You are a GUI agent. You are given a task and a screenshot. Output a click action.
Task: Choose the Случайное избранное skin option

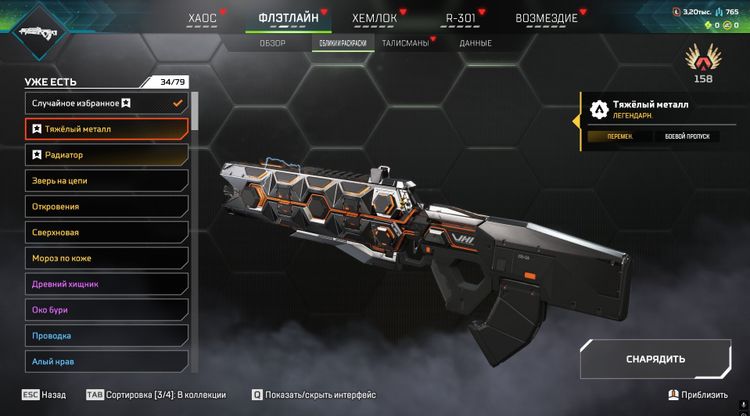click(106, 103)
